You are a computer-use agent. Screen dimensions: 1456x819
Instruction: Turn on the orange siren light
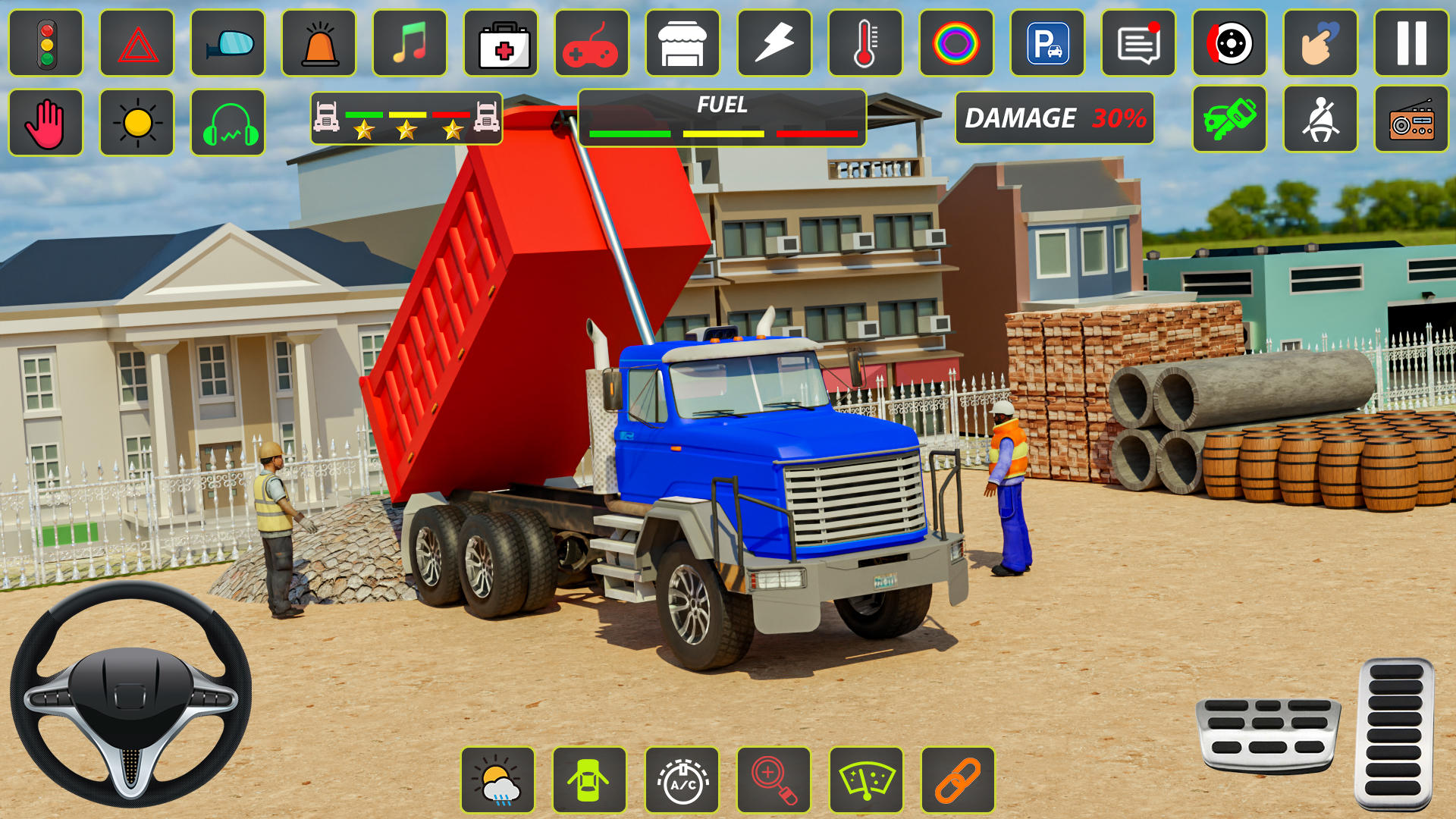pos(319,43)
